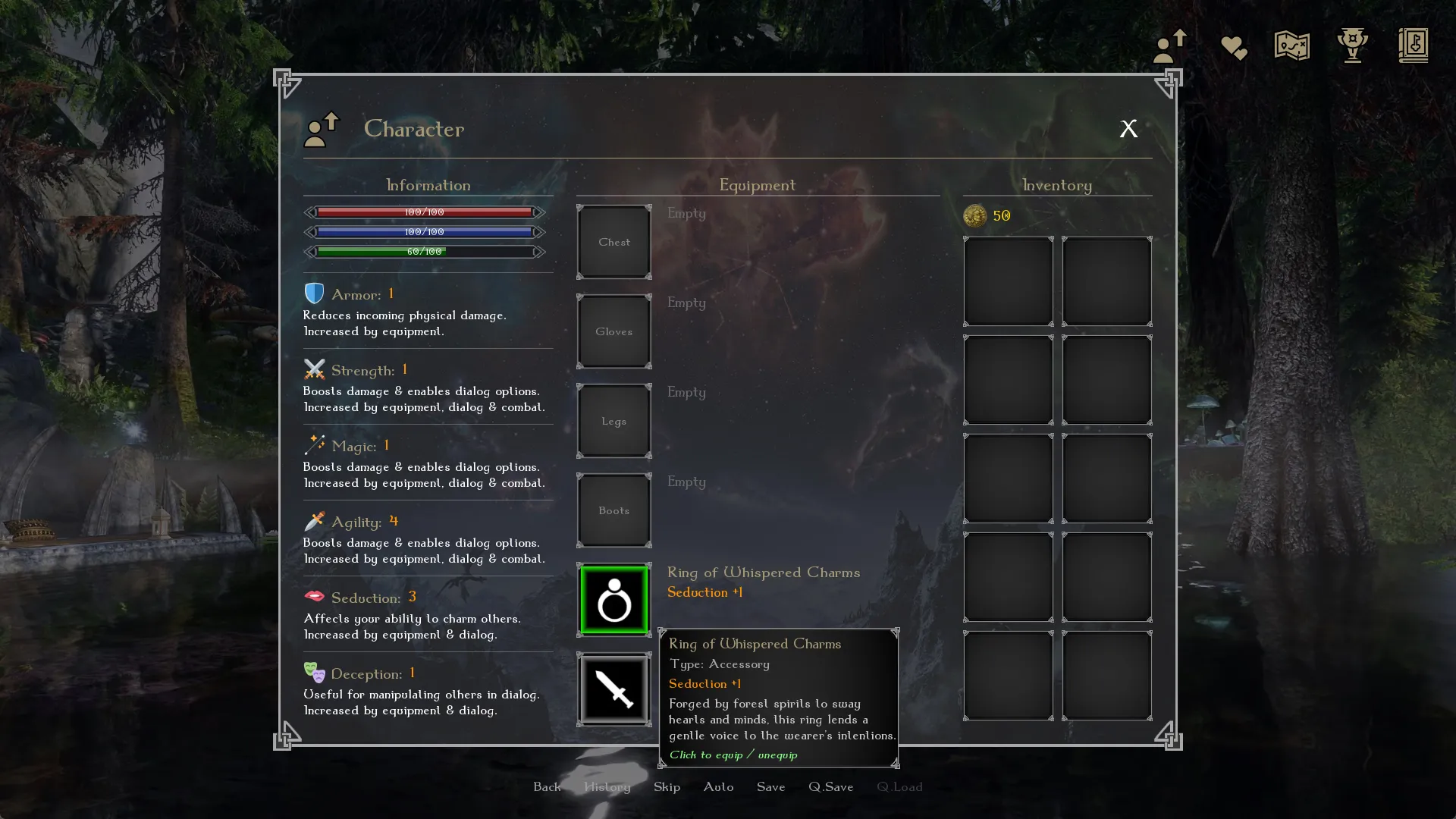1456x819 pixels.
Task: Select the Boots equipment slot
Action: click(x=614, y=511)
